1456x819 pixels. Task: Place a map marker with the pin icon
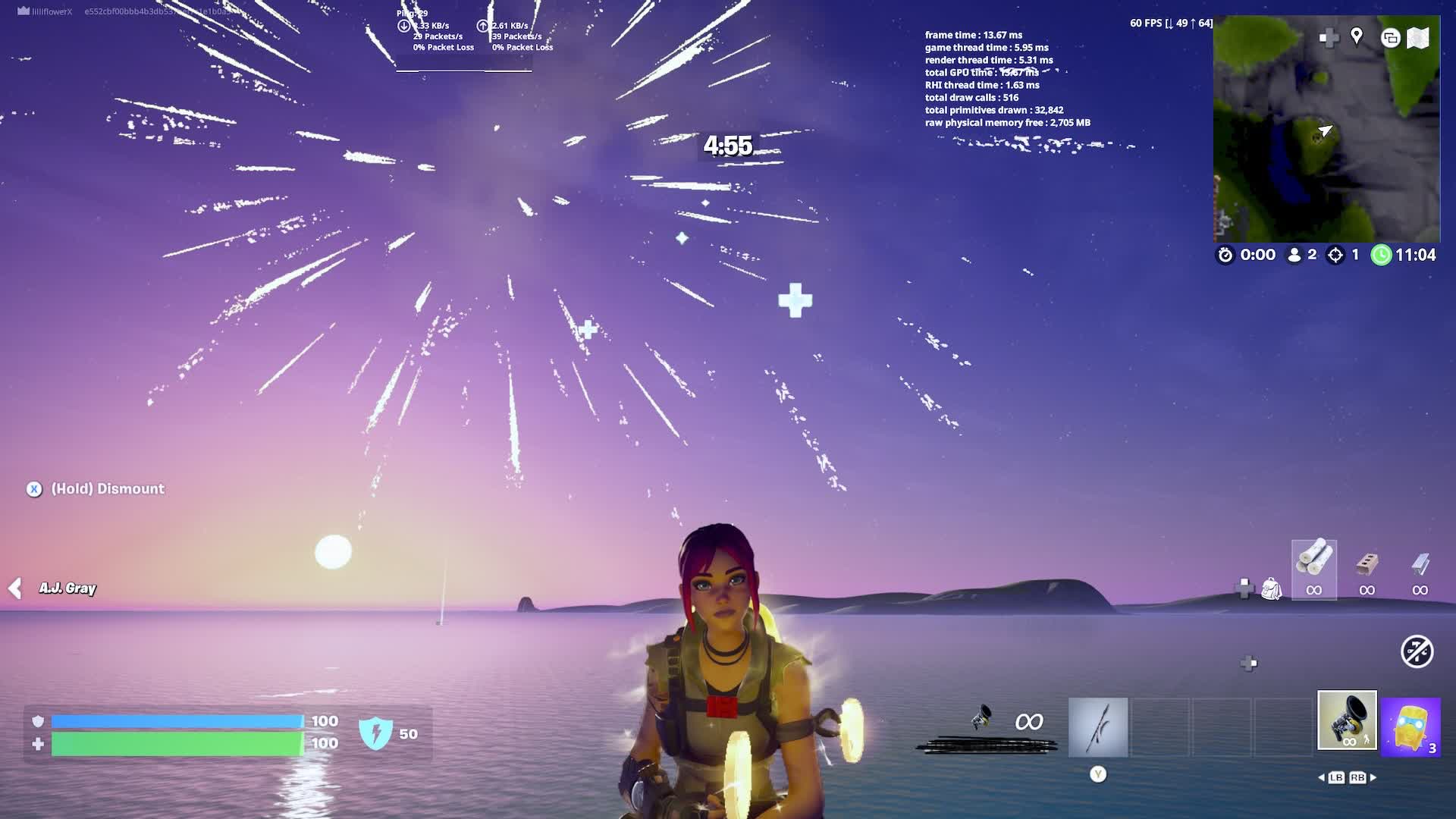[1357, 36]
